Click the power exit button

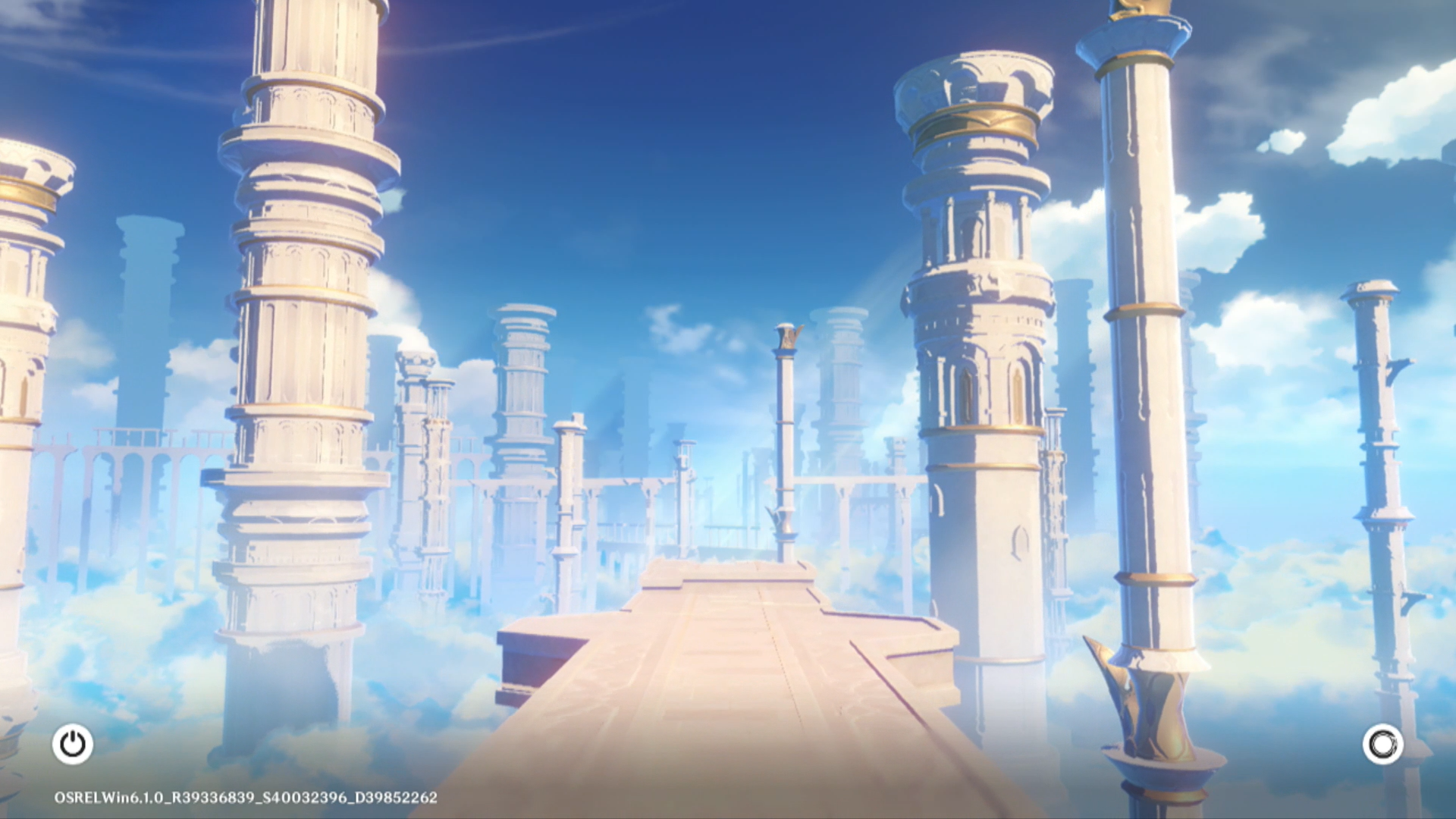tap(73, 744)
